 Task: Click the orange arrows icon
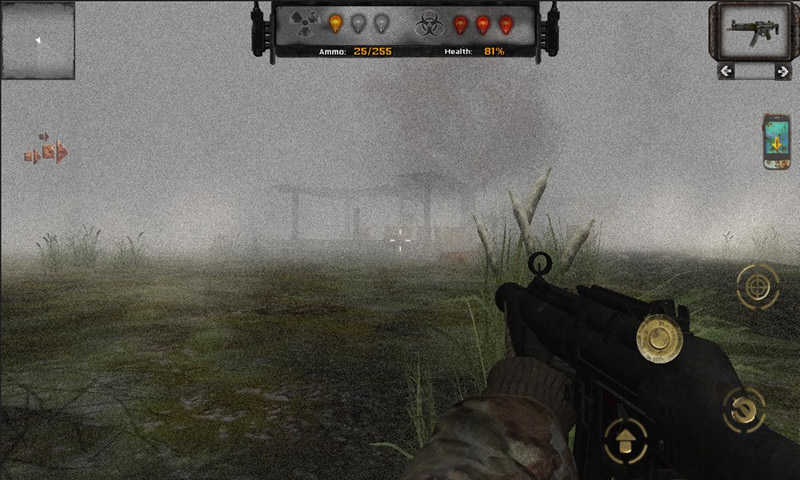pos(47,152)
